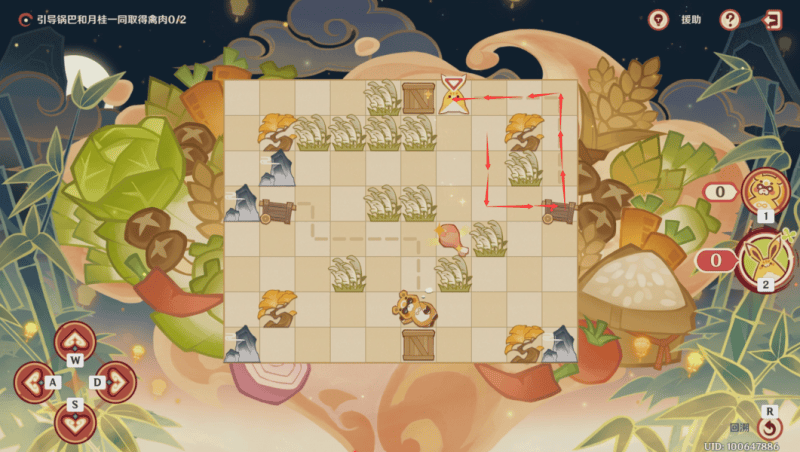800x452 pixels.
Task: Open the objective tracker at top-left
Action: 24,18
